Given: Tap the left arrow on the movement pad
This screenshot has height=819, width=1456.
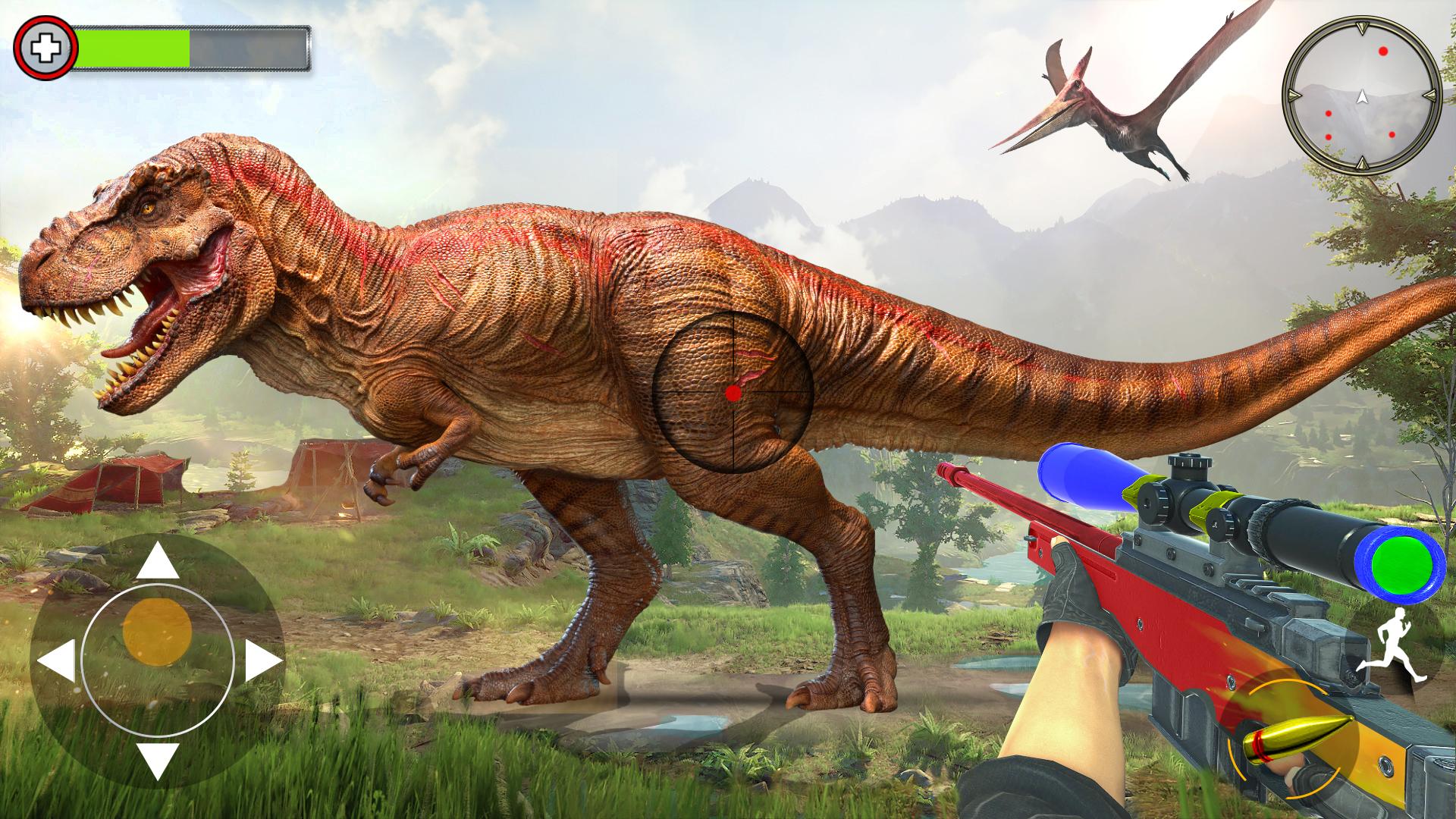Looking at the screenshot, I should pyautogui.click(x=57, y=661).
